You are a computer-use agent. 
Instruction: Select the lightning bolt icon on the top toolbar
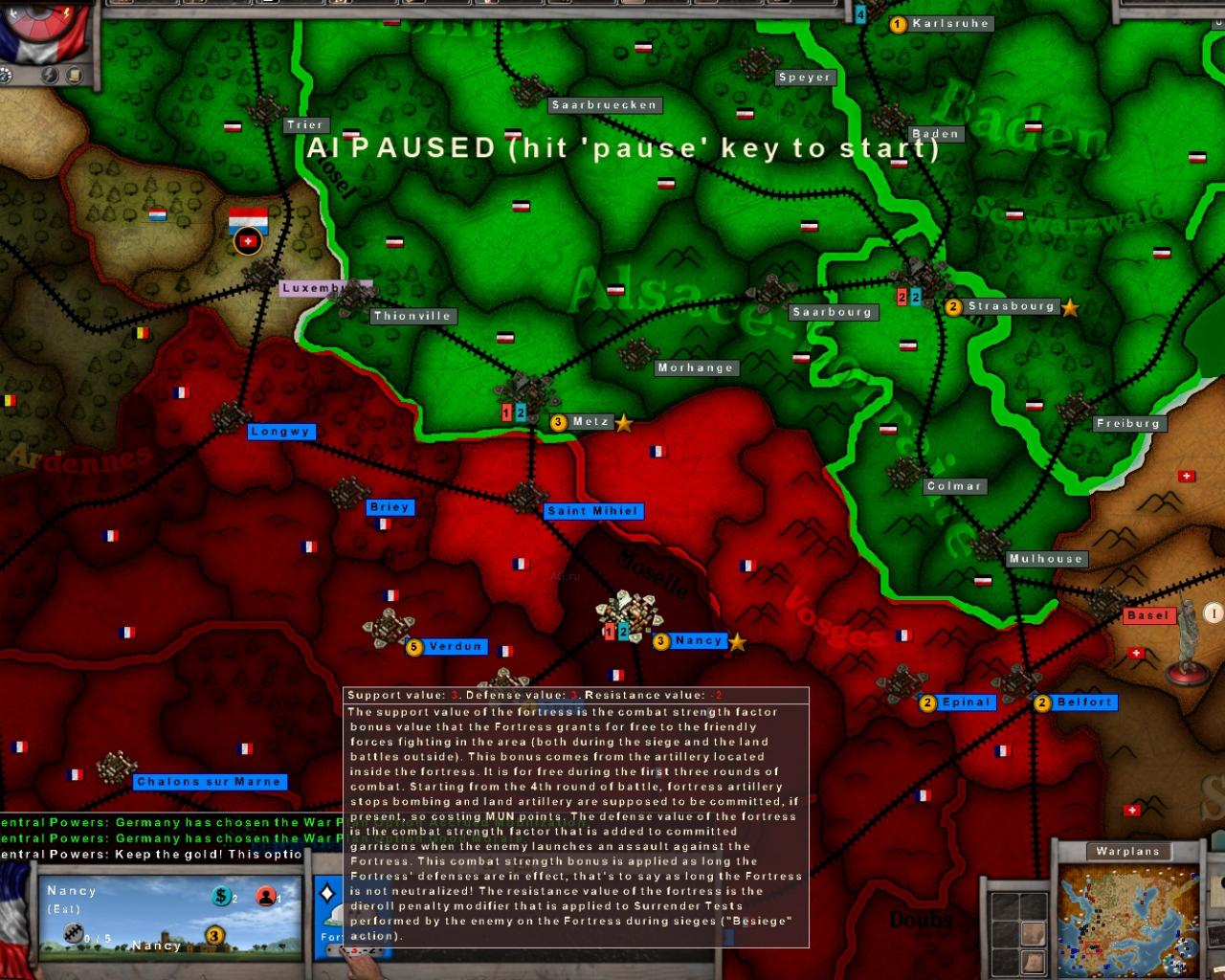(51, 73)
